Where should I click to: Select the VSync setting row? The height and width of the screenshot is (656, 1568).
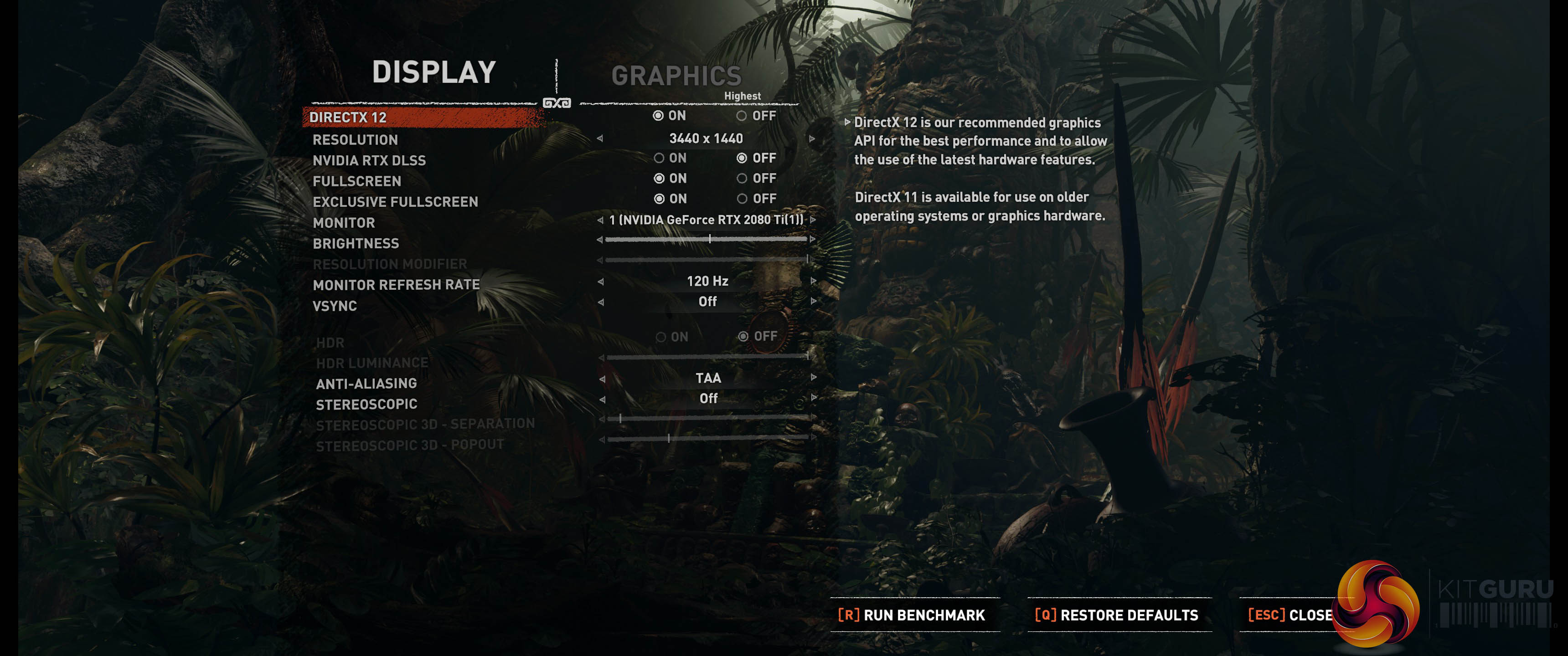[335, 306]
